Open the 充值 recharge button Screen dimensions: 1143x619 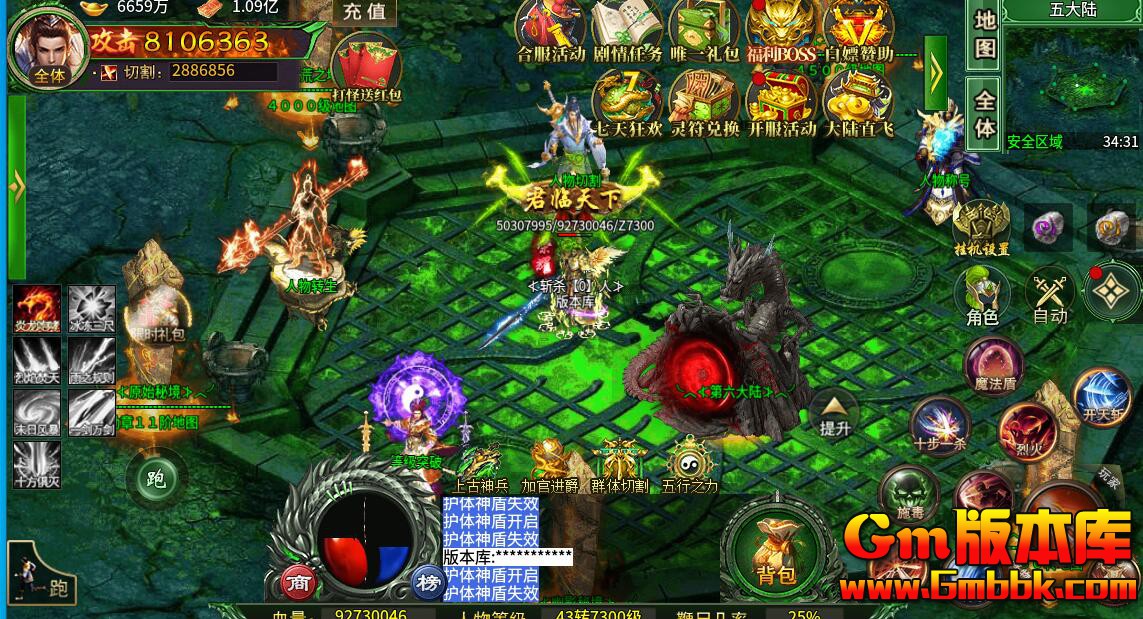[364, 12]
